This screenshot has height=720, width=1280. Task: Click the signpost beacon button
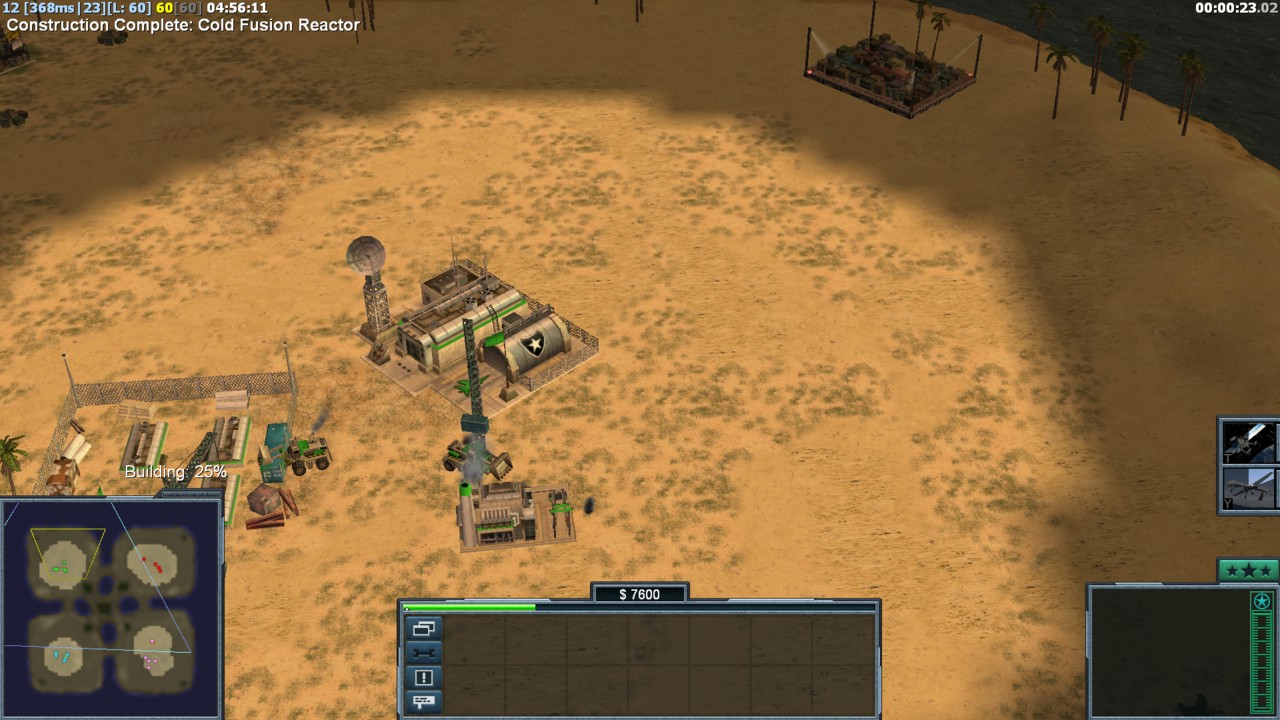click(x=423, y=701)
